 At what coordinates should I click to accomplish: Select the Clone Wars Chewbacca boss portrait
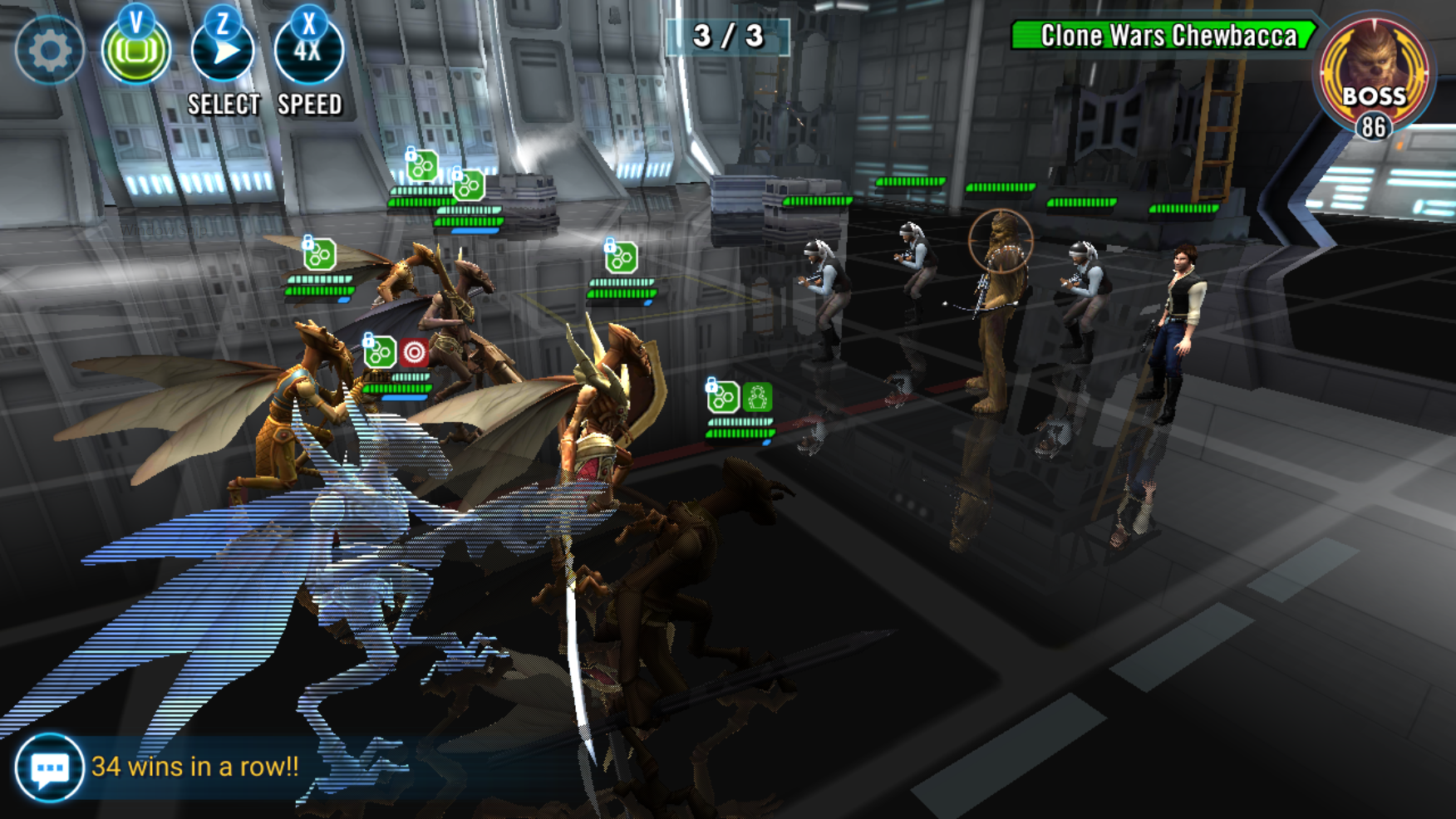click(1374, 75)
